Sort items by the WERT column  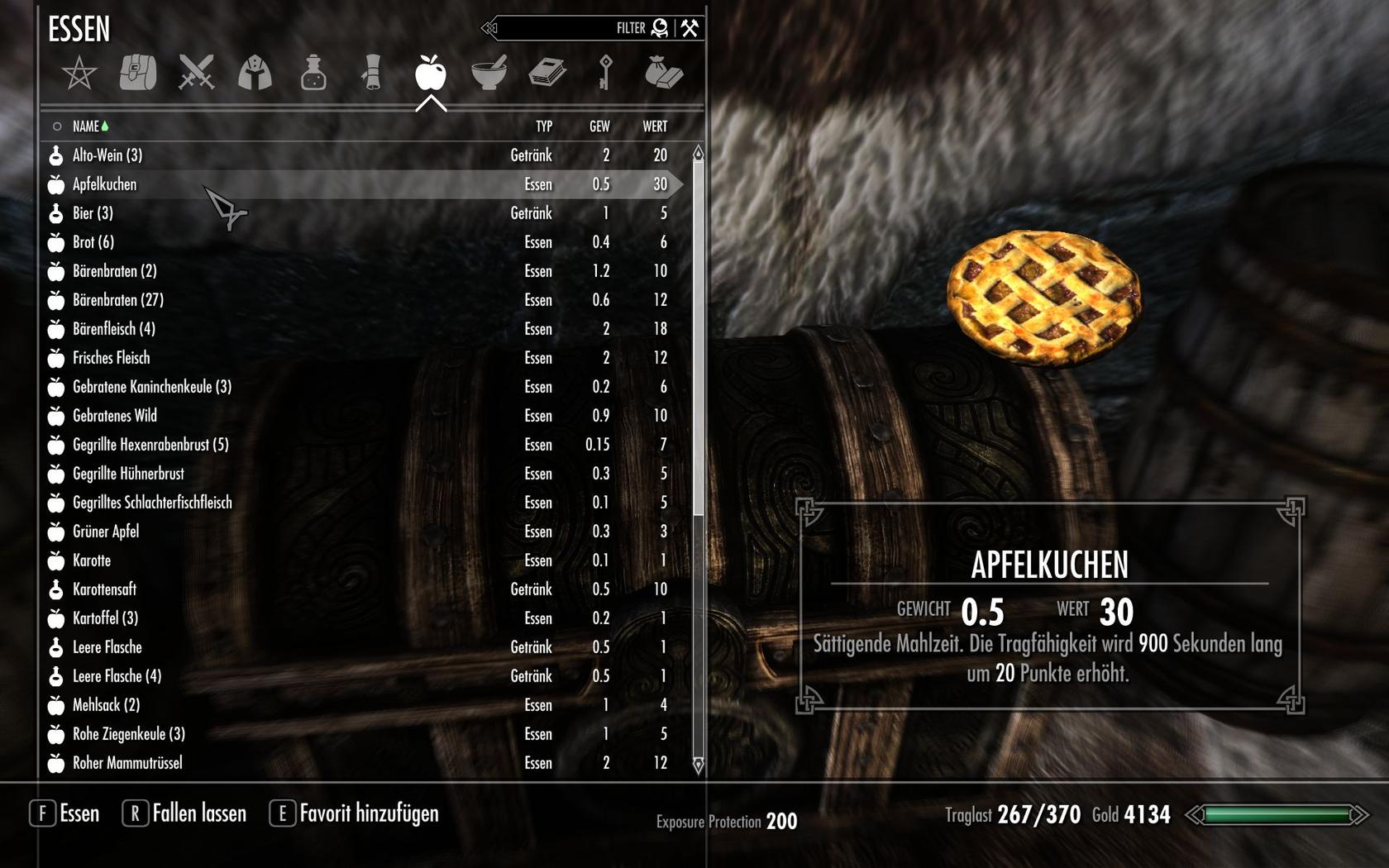coord(655,126)
